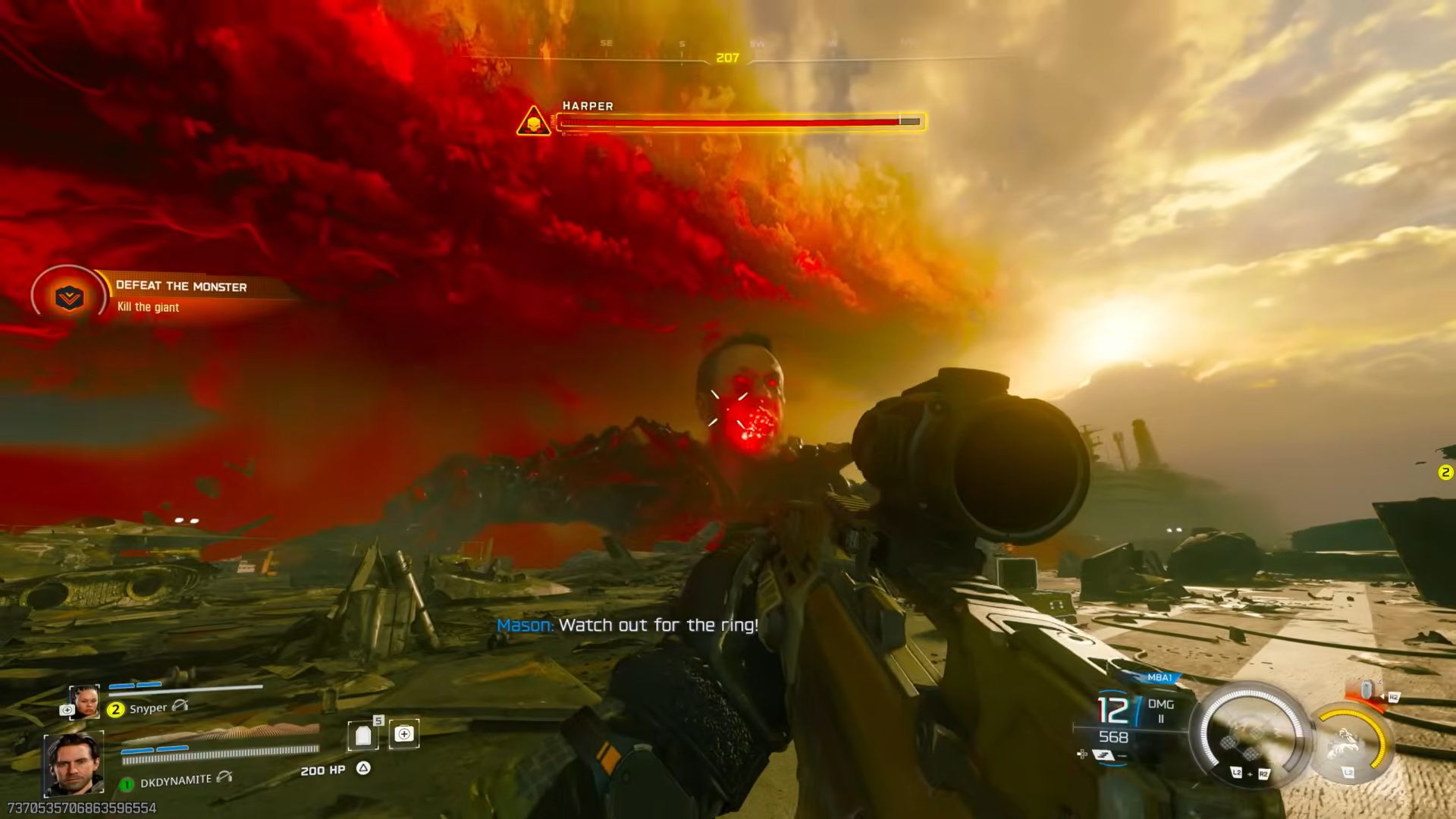This screenshot has height=819, width=1456.
Task: Select DKDYNAMITE's character portrait
Action: pos(74,764)
